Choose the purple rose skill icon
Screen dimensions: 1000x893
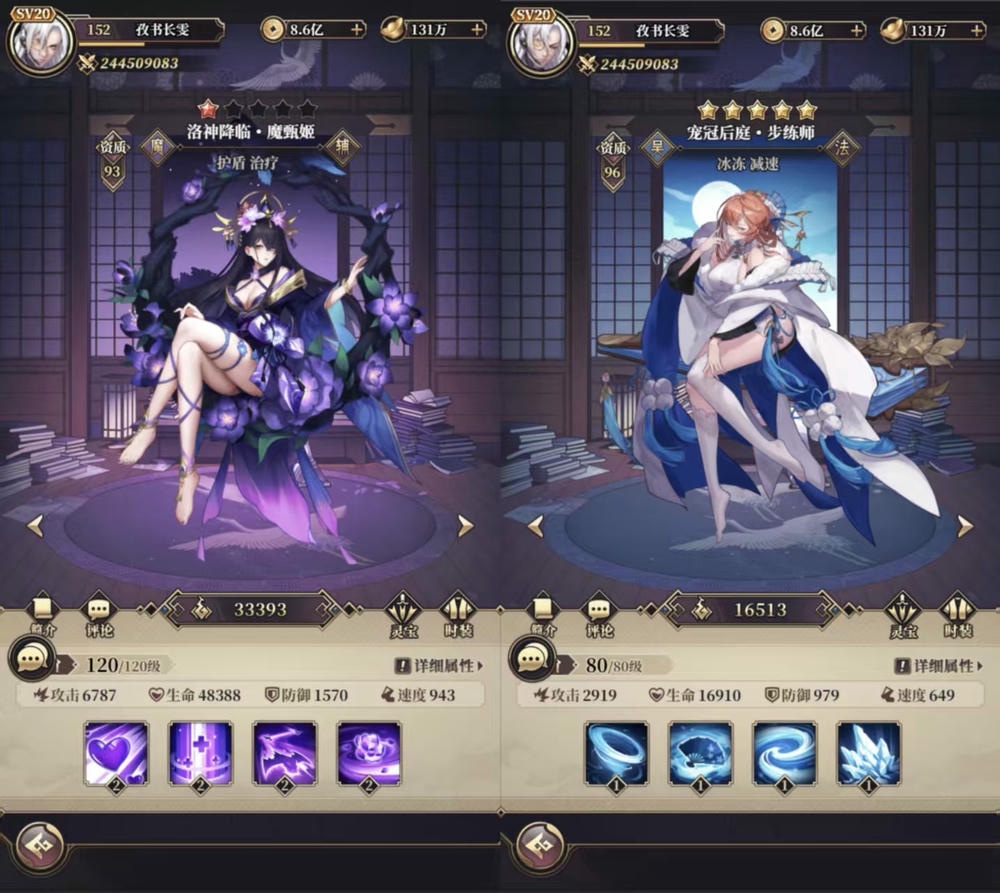(369, 753)
